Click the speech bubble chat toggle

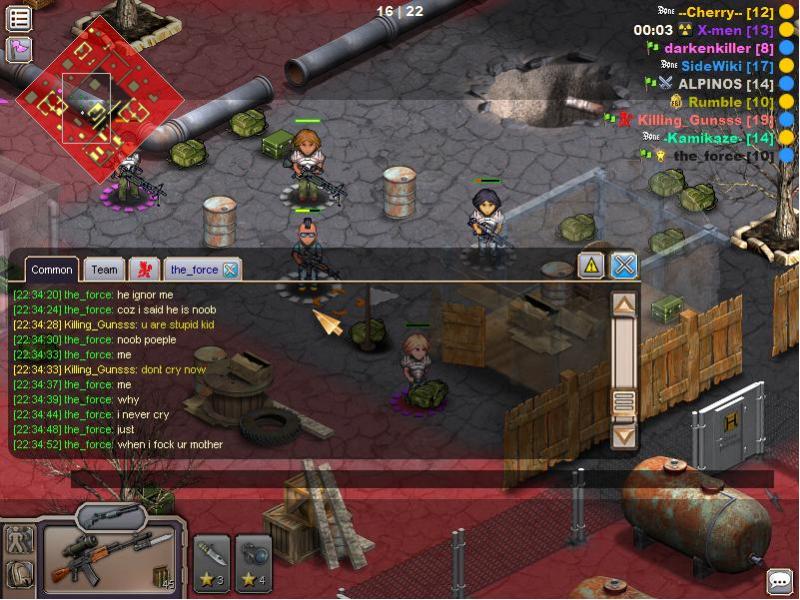pyautogui.click(x=779, y=581)
